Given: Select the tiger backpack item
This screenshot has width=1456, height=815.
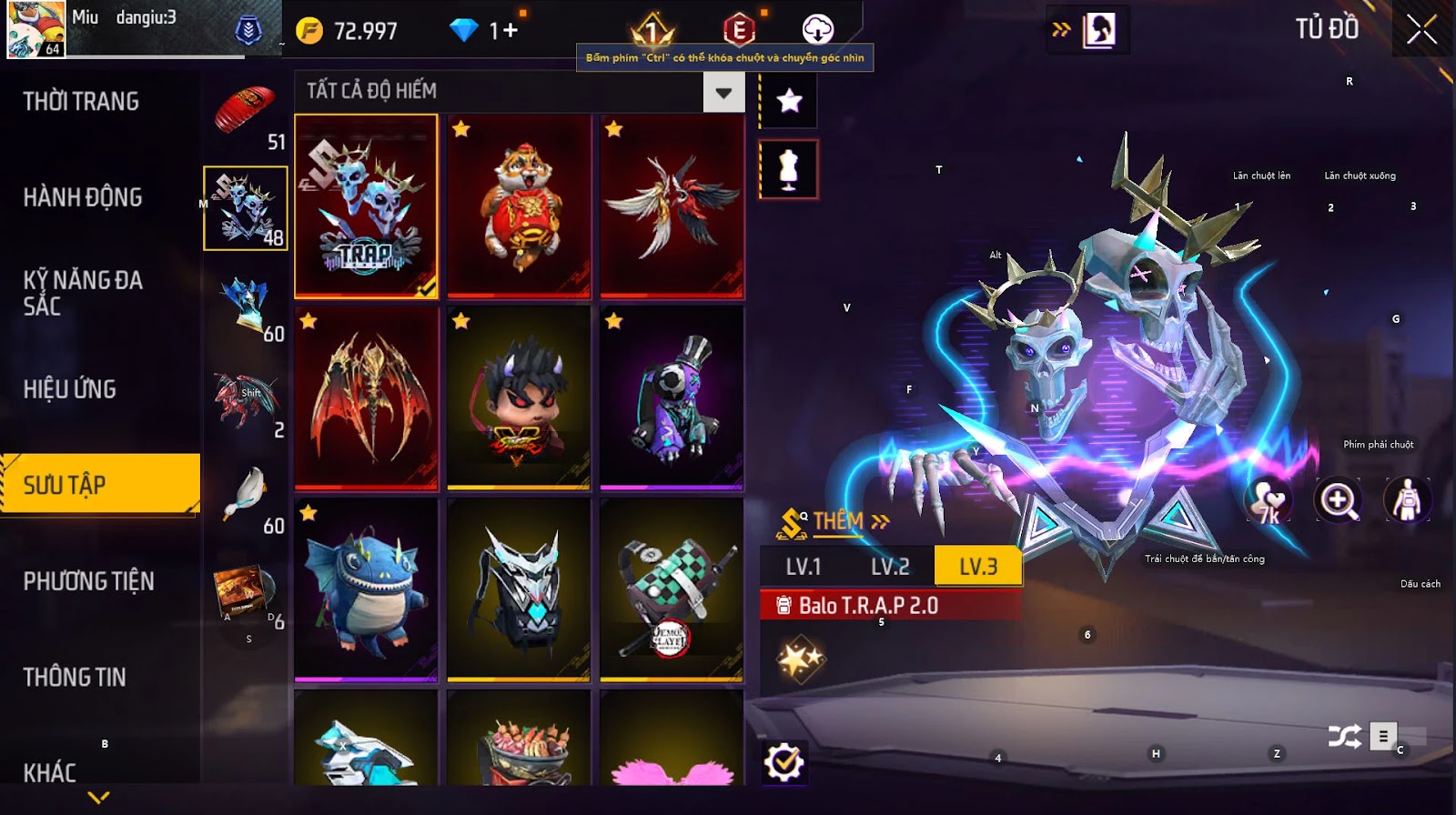Looking at the screenshot, I should pyautogui.click(x=519, y=206).
